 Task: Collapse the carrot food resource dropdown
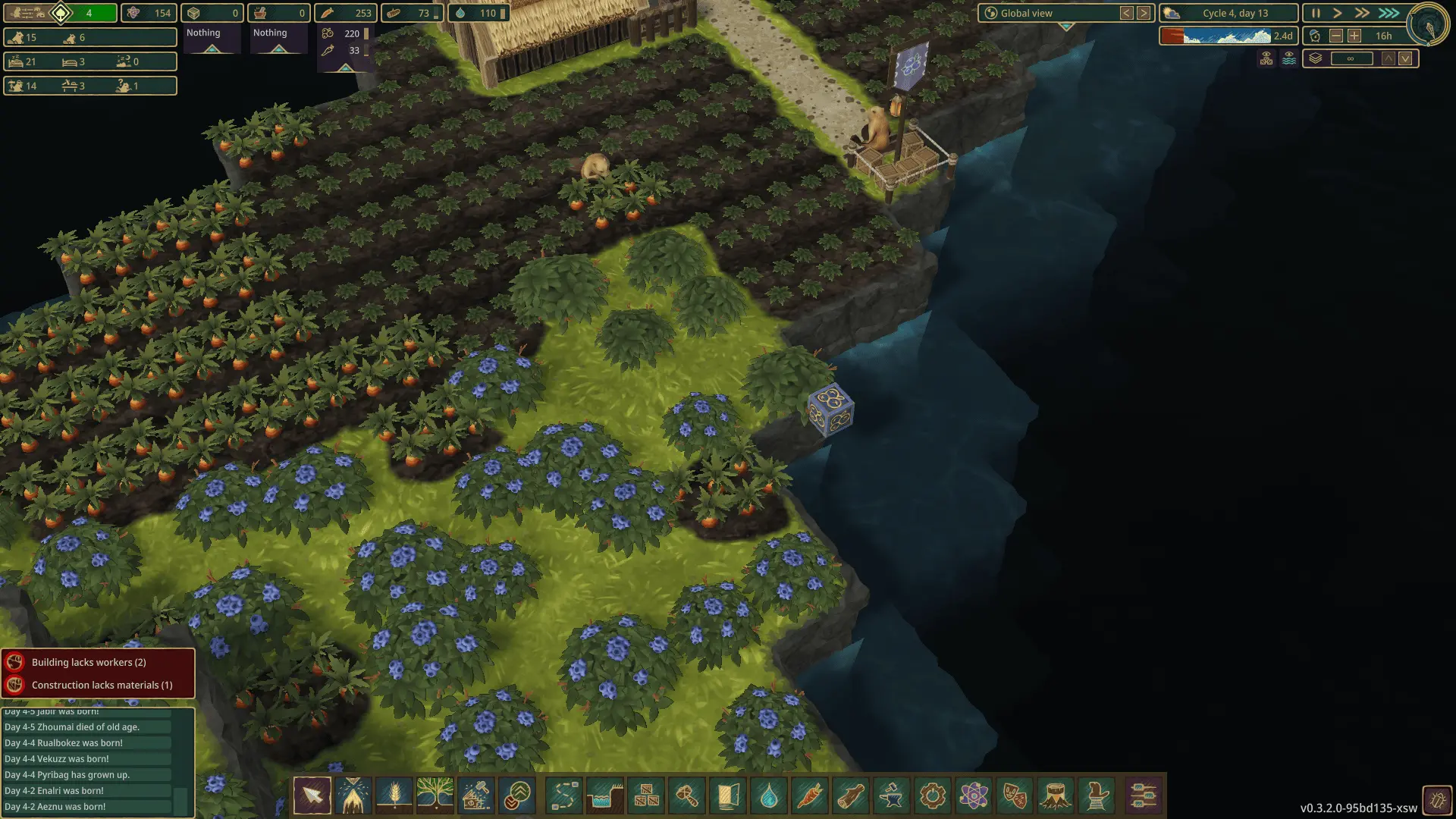click(x=345, y=68)
